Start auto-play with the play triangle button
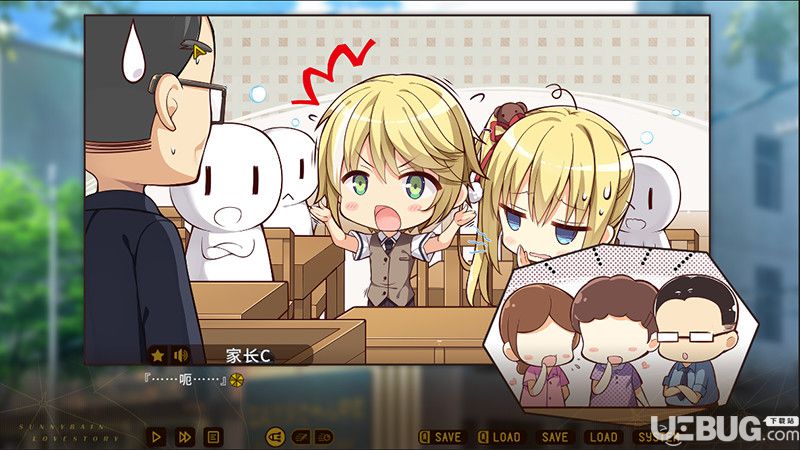800x450 pixels. tap(155, 436)
